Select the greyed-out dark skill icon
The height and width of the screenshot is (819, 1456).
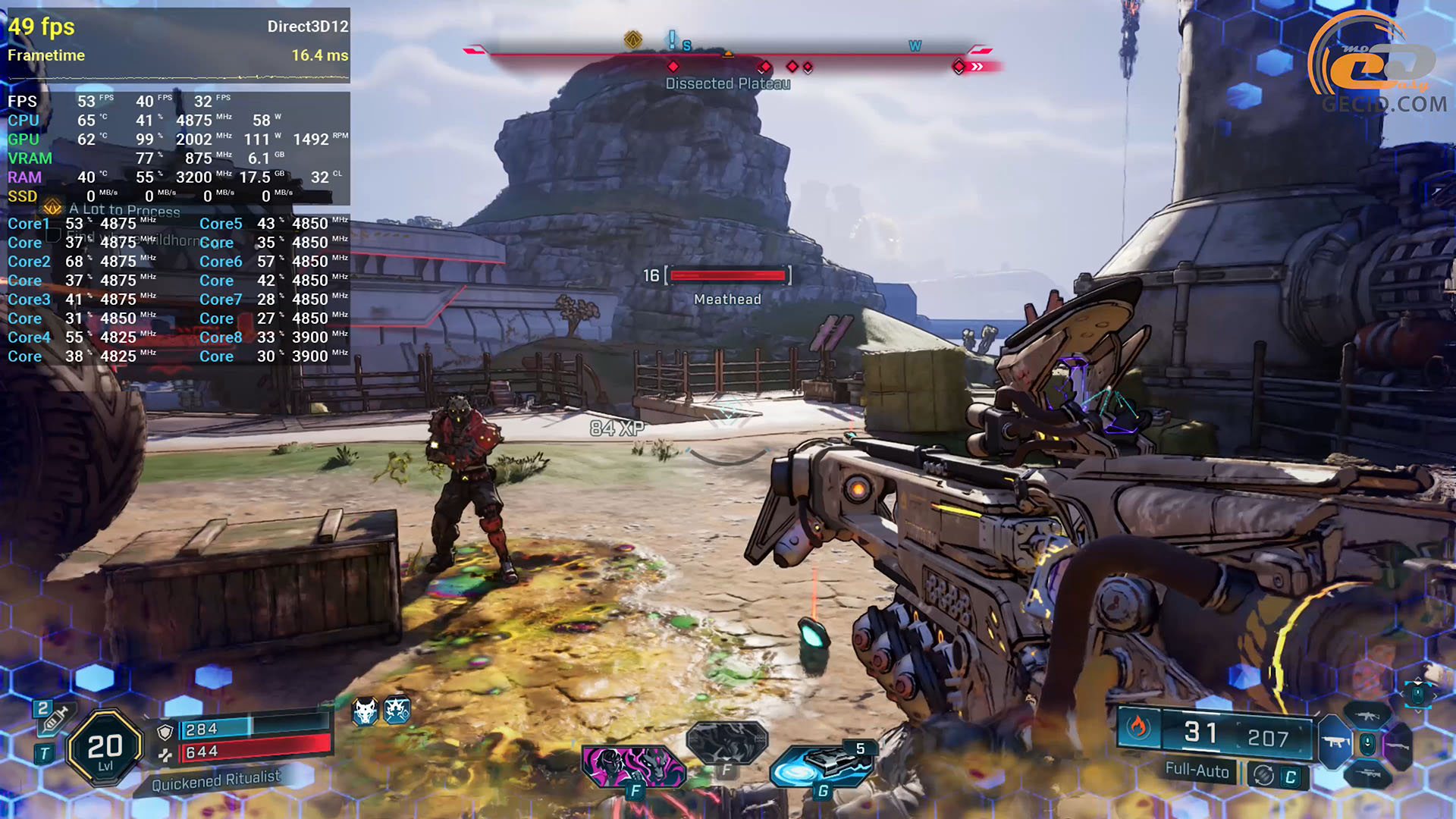point(726,742)
